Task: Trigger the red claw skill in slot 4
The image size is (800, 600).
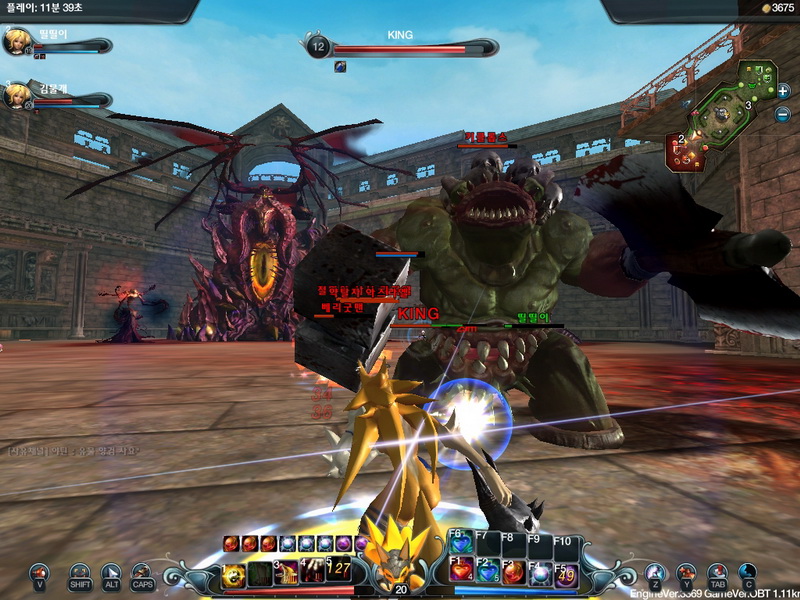Action: (312, 573)
